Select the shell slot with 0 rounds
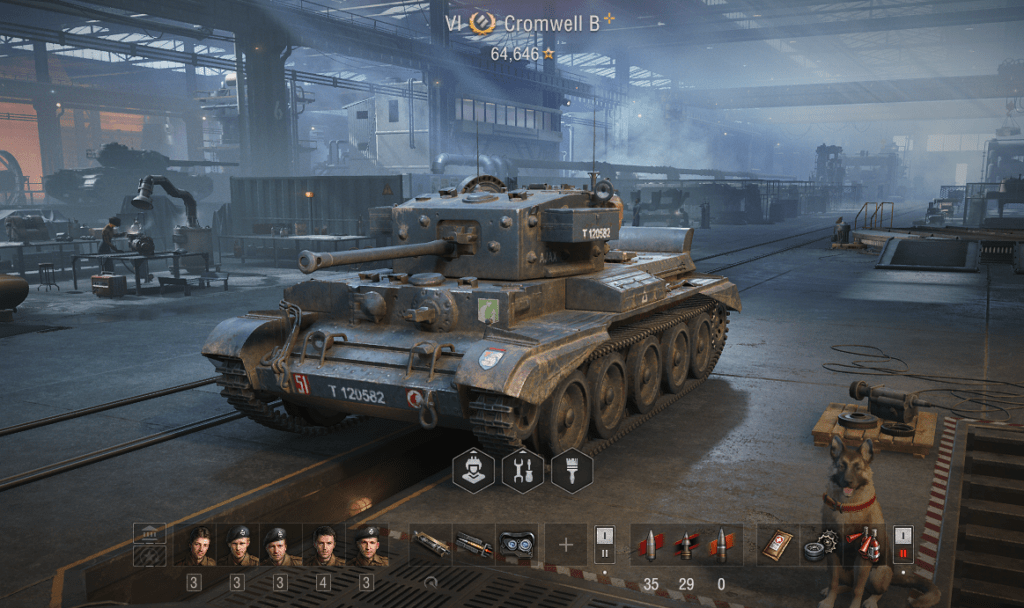 coord(720,545)
